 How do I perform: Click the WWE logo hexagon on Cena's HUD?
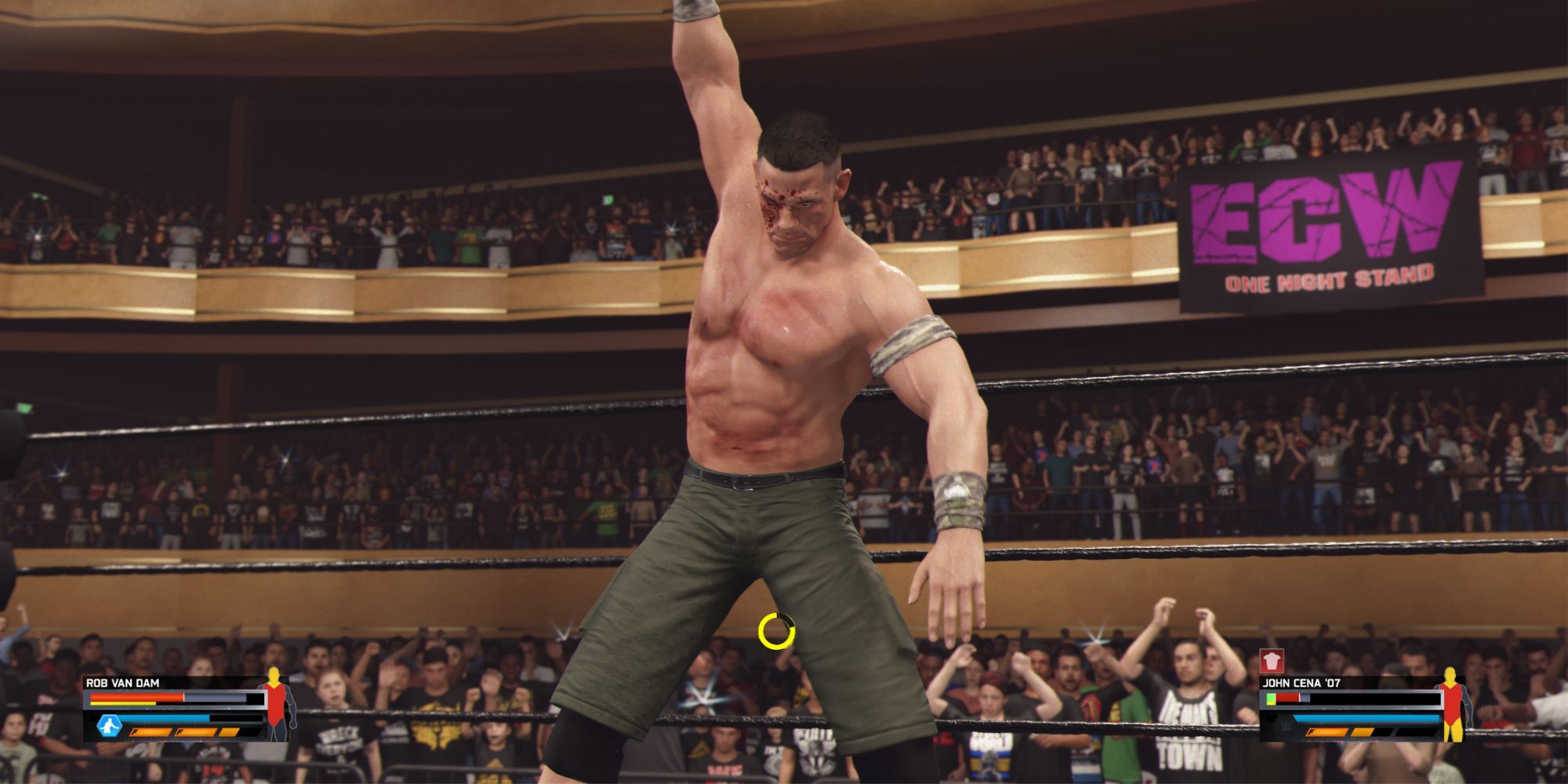click(x=1283, y=729)
